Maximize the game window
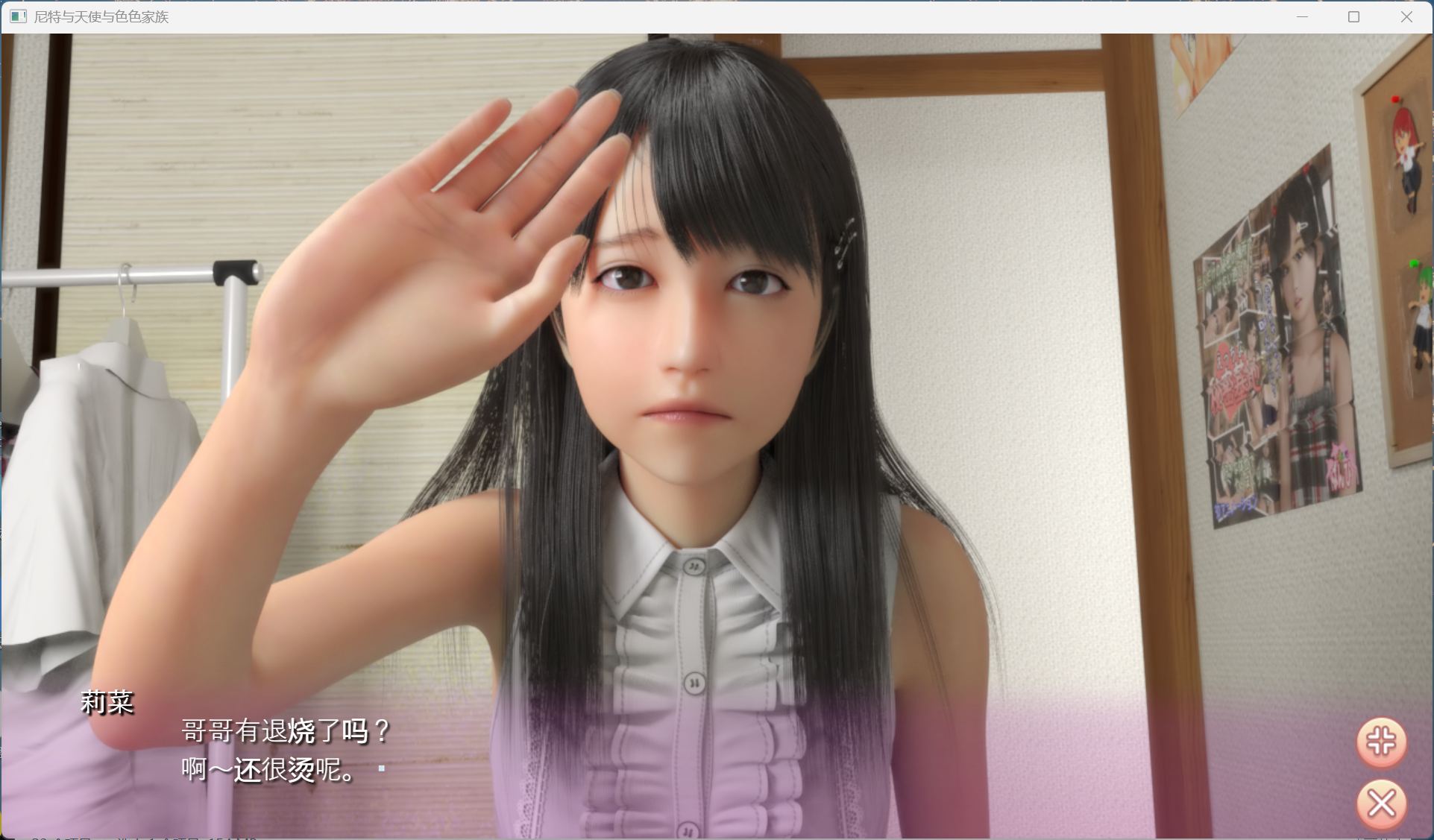Image resolution: width=1434 pixels, height=840 pixels. point(1353,16)
